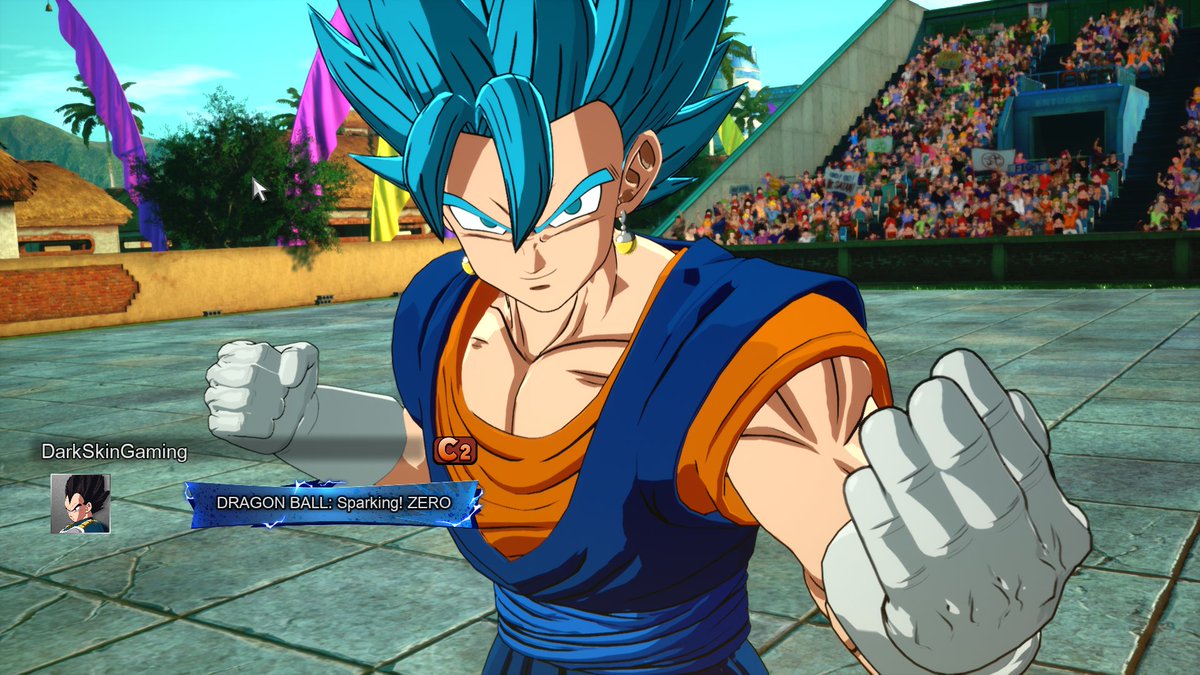Select the DarkSkinGaming player name
The image size is (1200, 675).
(114, 452)
